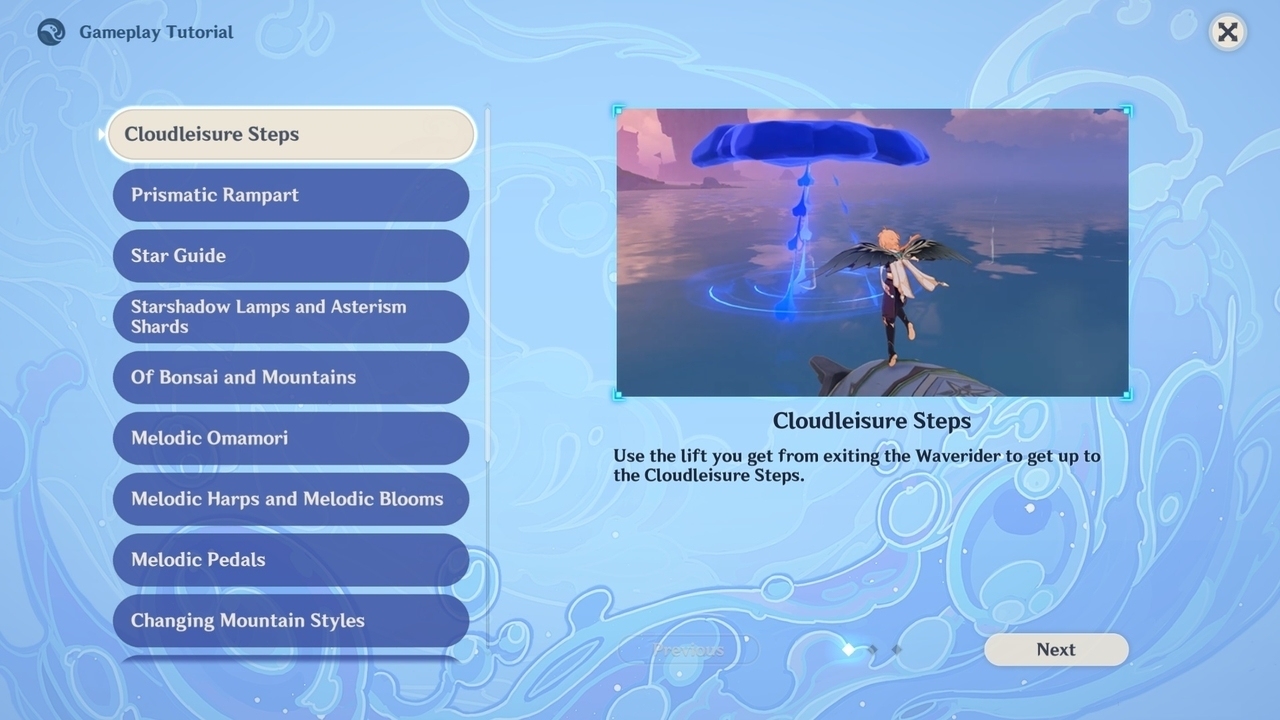Select the Cloudleisure Steps tutorial entry
Screen dimensions: 1280x720
290,134
